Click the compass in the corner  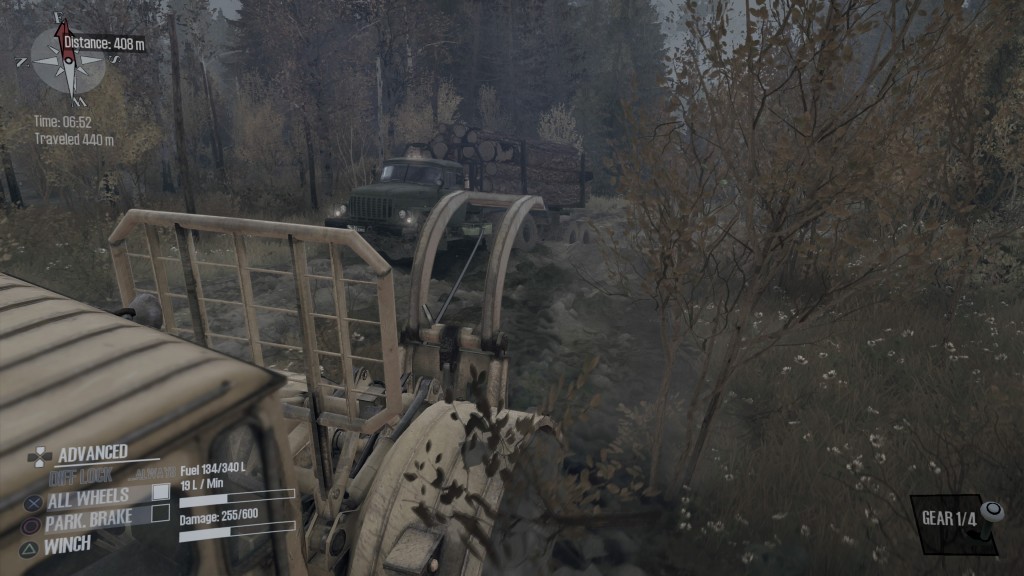(68, 60)
